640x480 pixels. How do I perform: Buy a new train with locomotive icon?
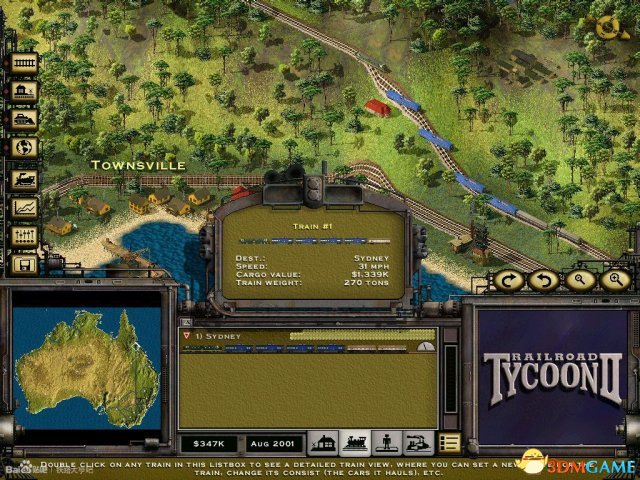(23, 180)
